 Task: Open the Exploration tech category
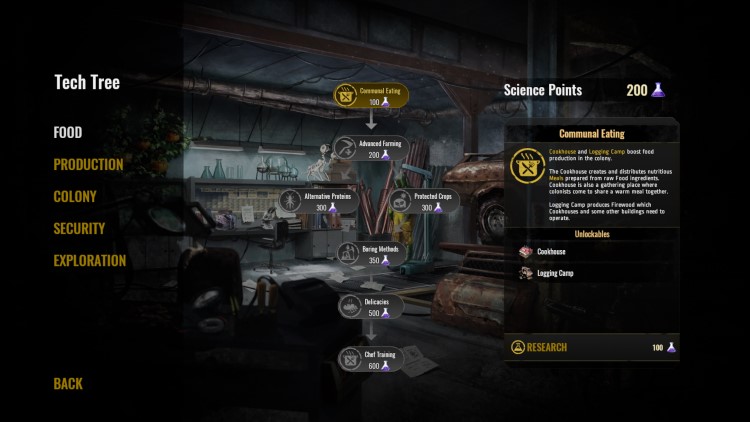point(89,261)
